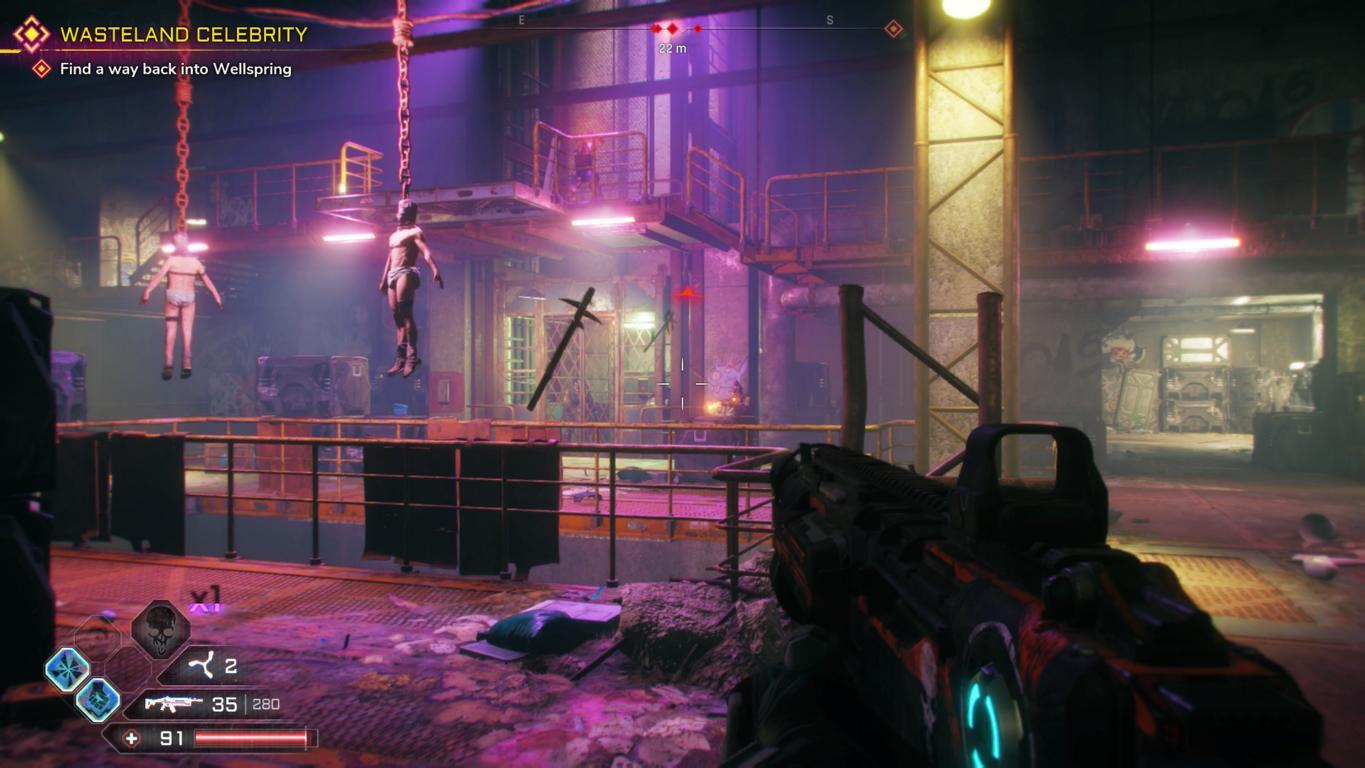The image size is (1365, 768).
Task: Trigger the cyan fist ability icon
Action: [98, 699]
